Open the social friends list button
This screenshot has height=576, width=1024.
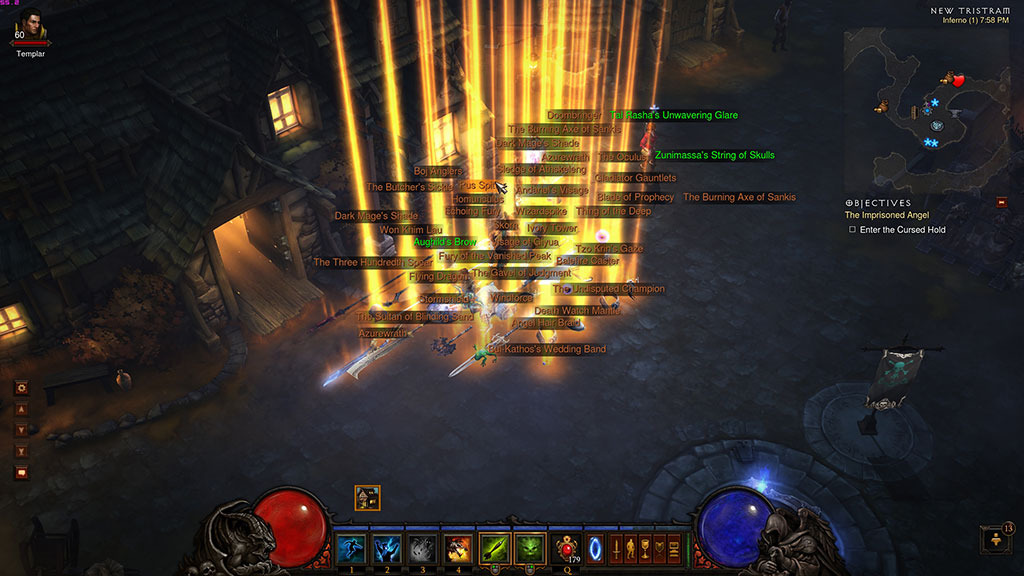click(x=994, y=538)
